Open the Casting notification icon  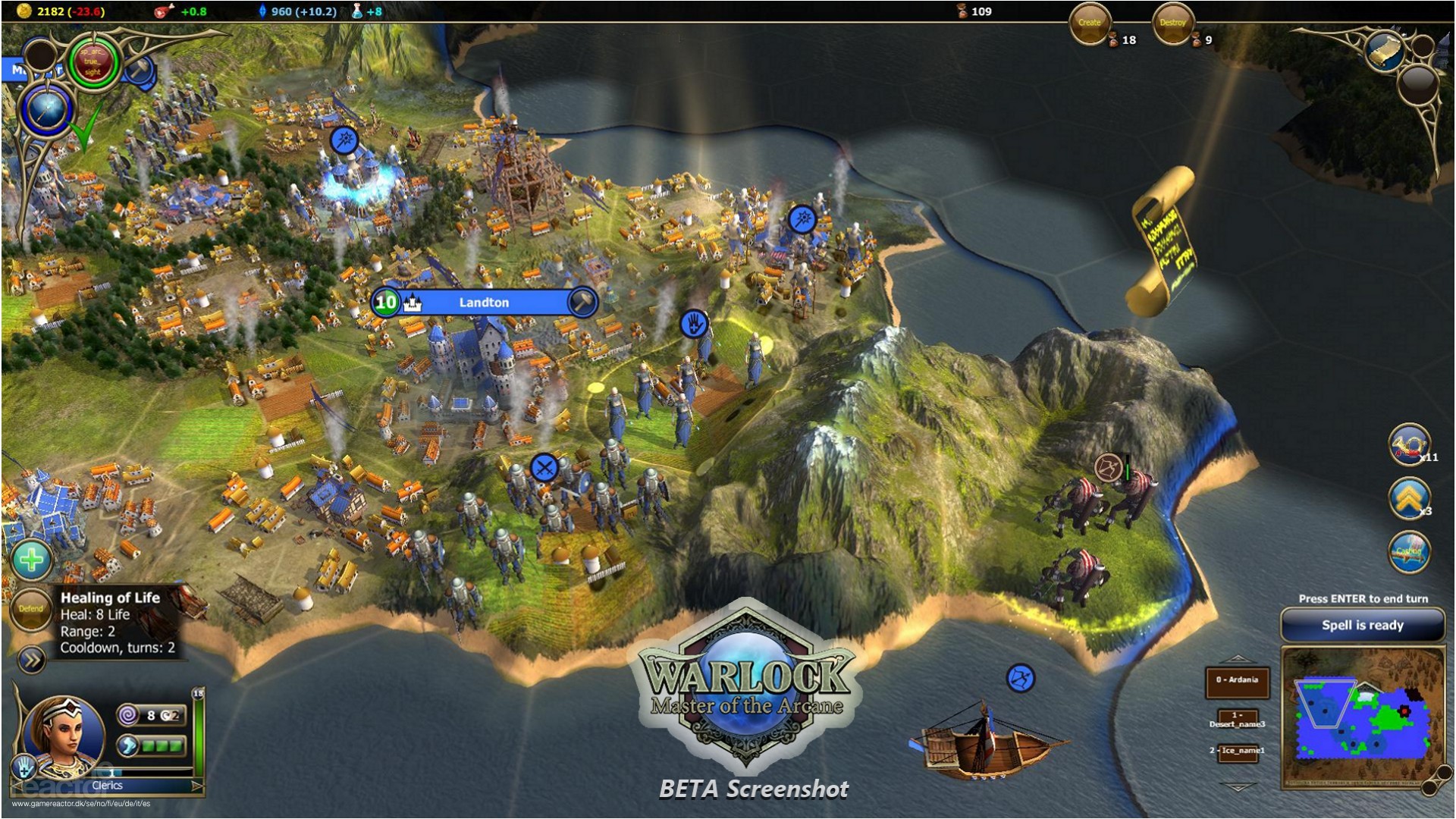tap(1409, 551)
